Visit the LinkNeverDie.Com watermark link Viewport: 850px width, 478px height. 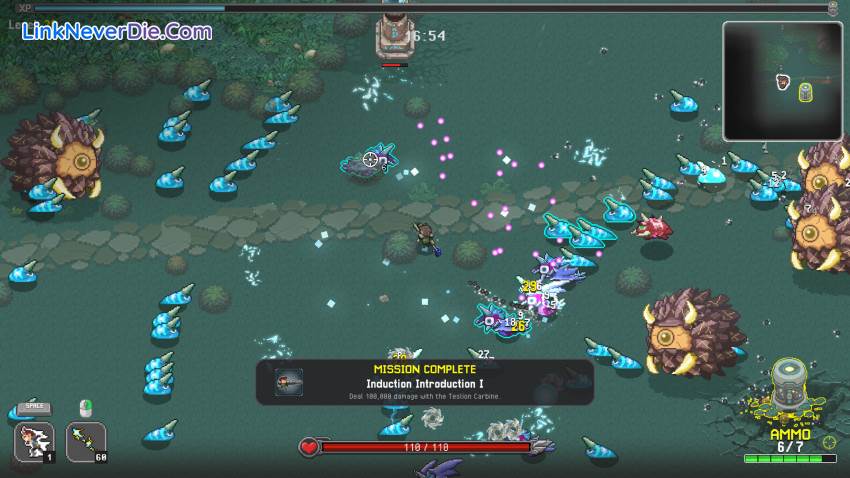116,31
